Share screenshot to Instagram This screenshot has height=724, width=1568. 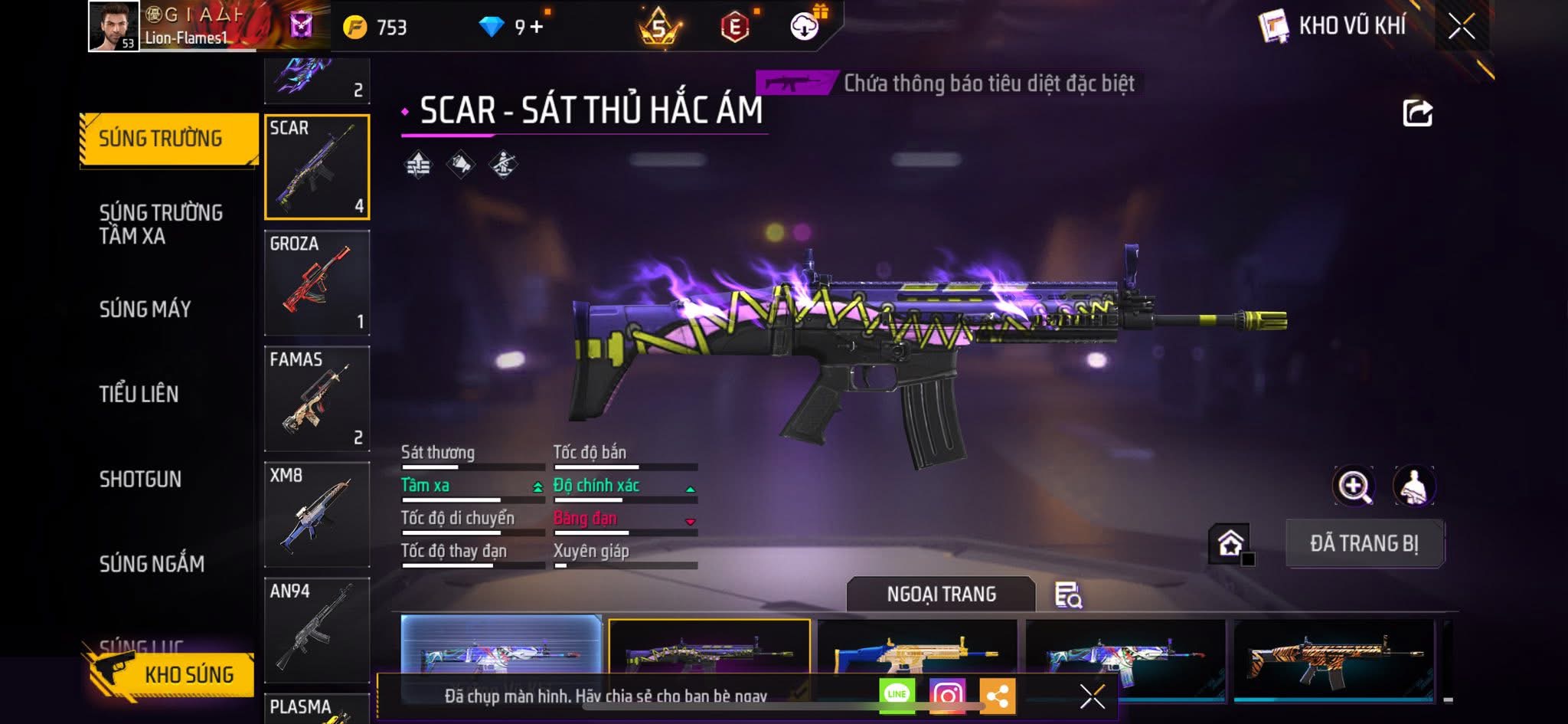(947, 696)
